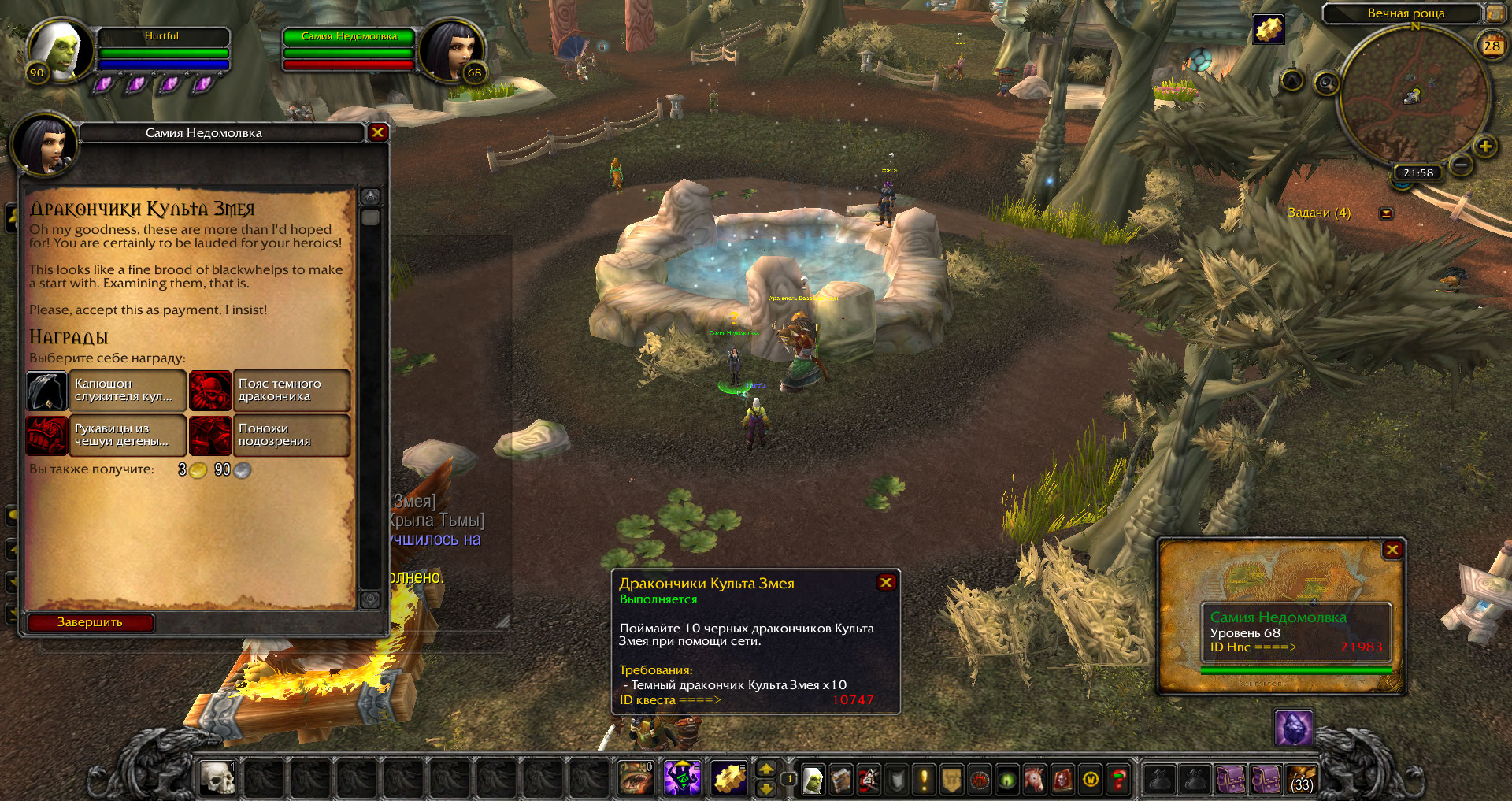
Task: Select the Пояс темного дракончика reward
Action: (x=270, y=391)
